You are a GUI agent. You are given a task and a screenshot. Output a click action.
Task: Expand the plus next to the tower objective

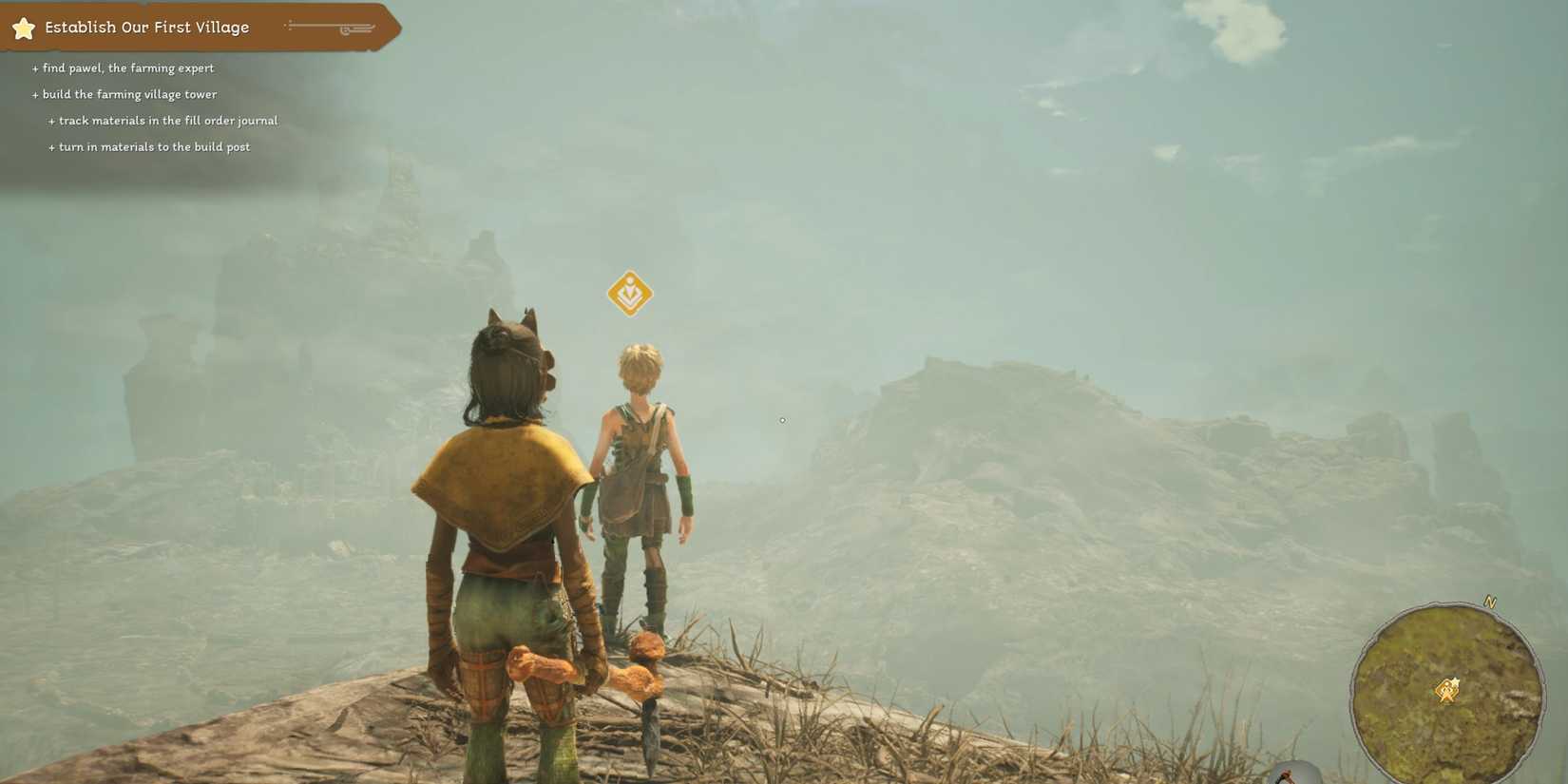(x=35, y=94)
